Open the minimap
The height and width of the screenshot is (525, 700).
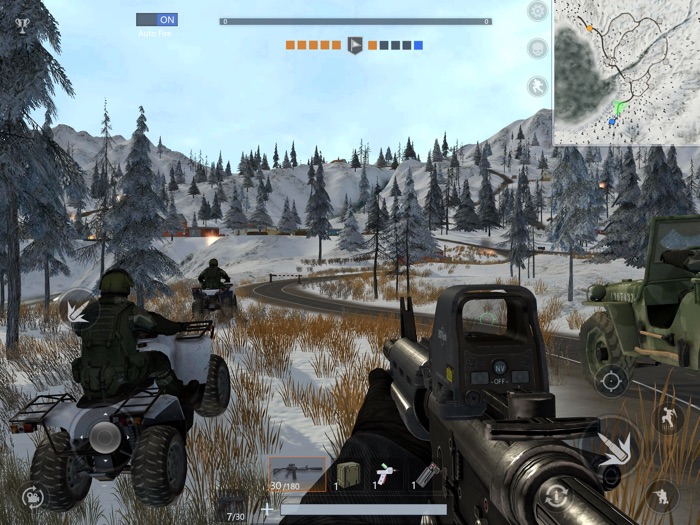click(x=625, y=72)
